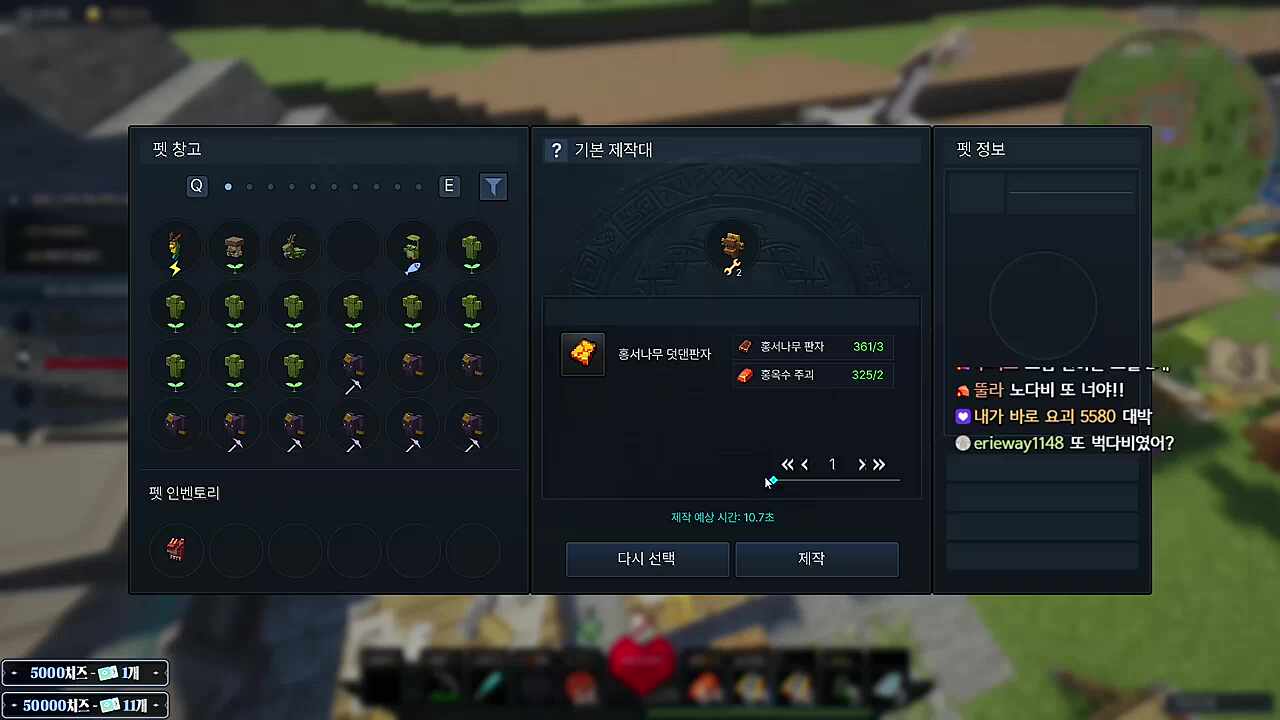Select the fishing pet with blue fish icon
The height and width of the screenshot is (720, 1280).
(412, 248)
